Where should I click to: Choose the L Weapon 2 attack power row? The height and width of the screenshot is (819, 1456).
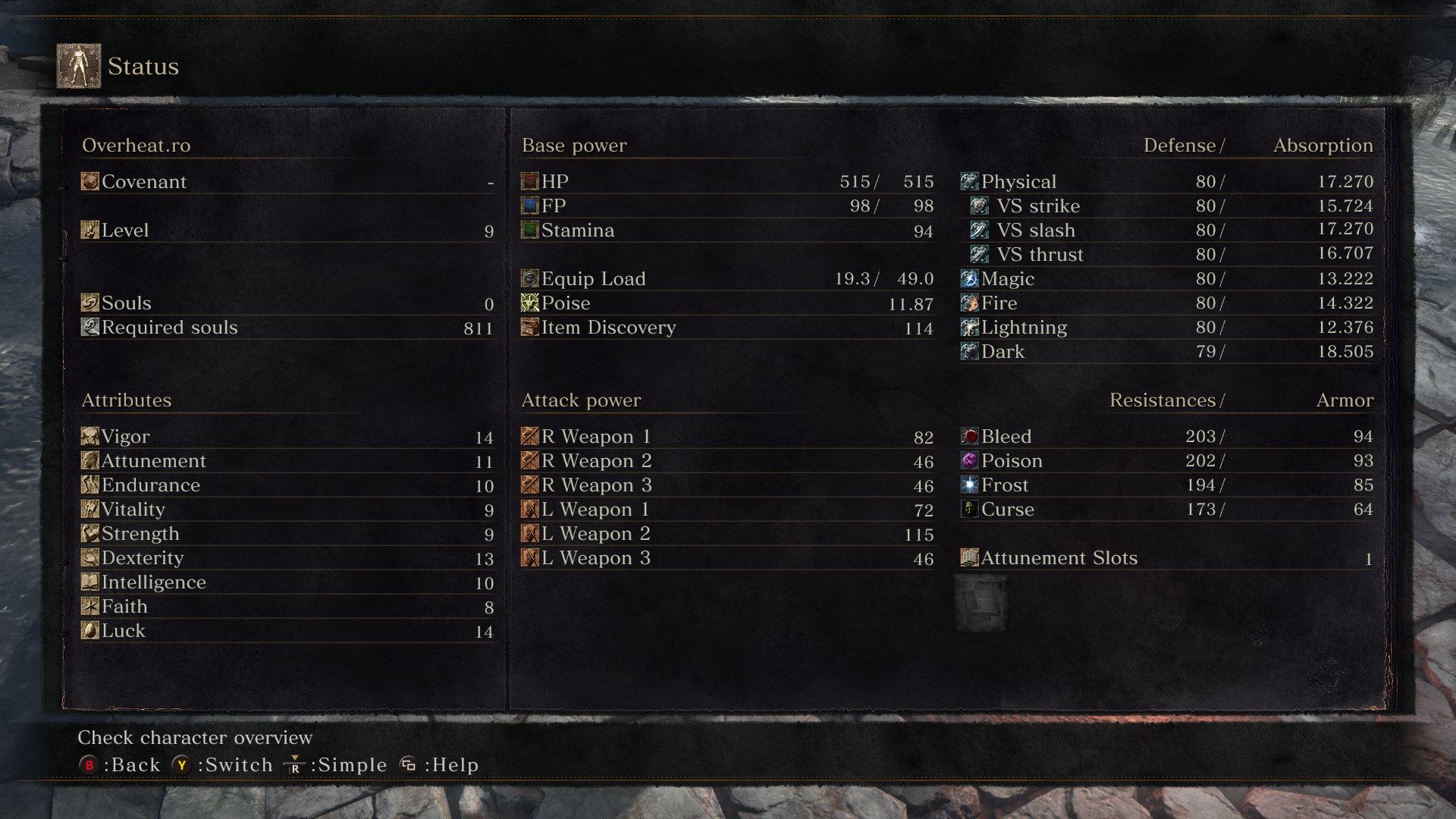click(x=726, y=534)
